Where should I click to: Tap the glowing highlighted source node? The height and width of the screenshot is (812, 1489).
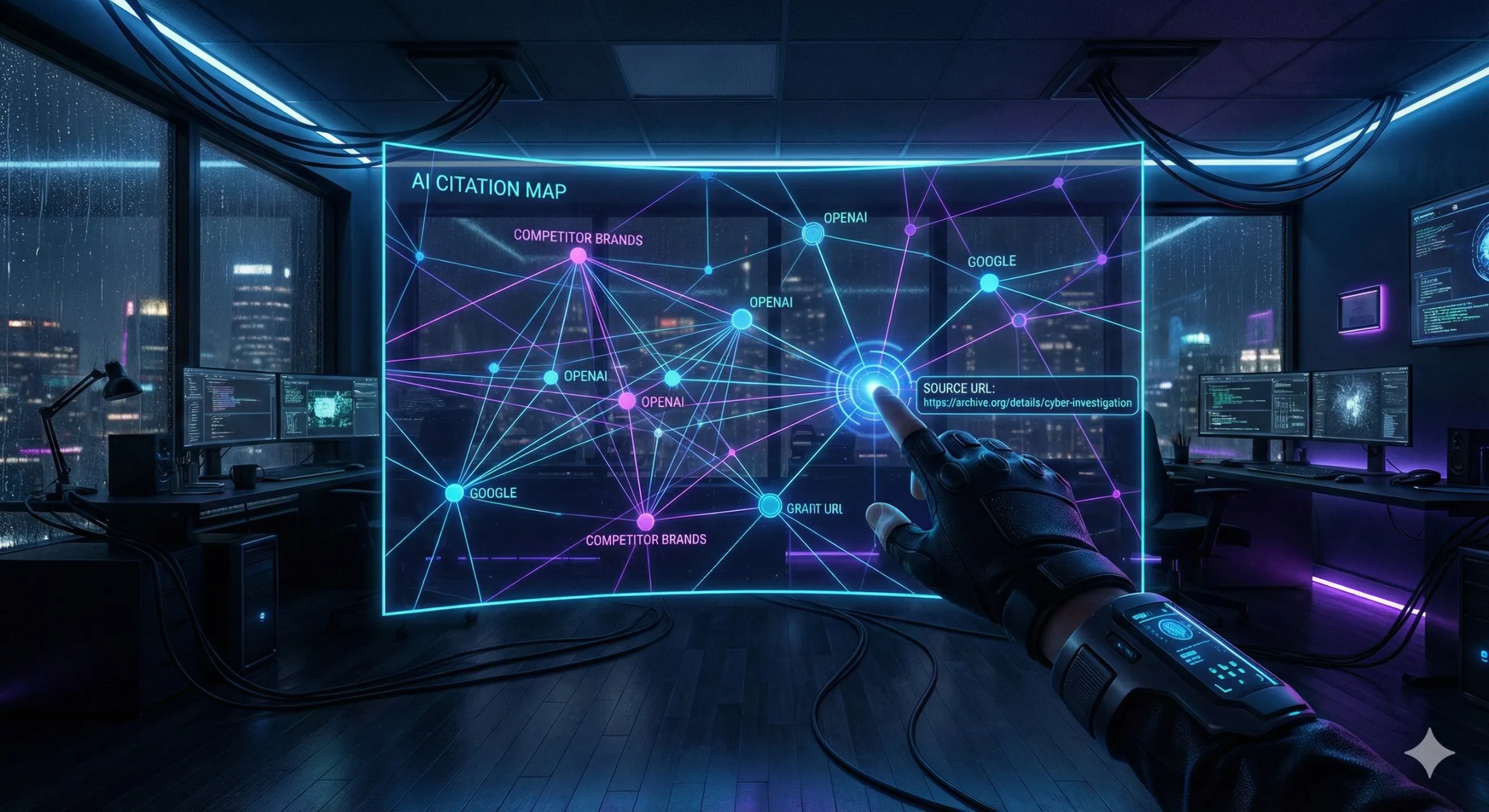click(x=871, y=386)
